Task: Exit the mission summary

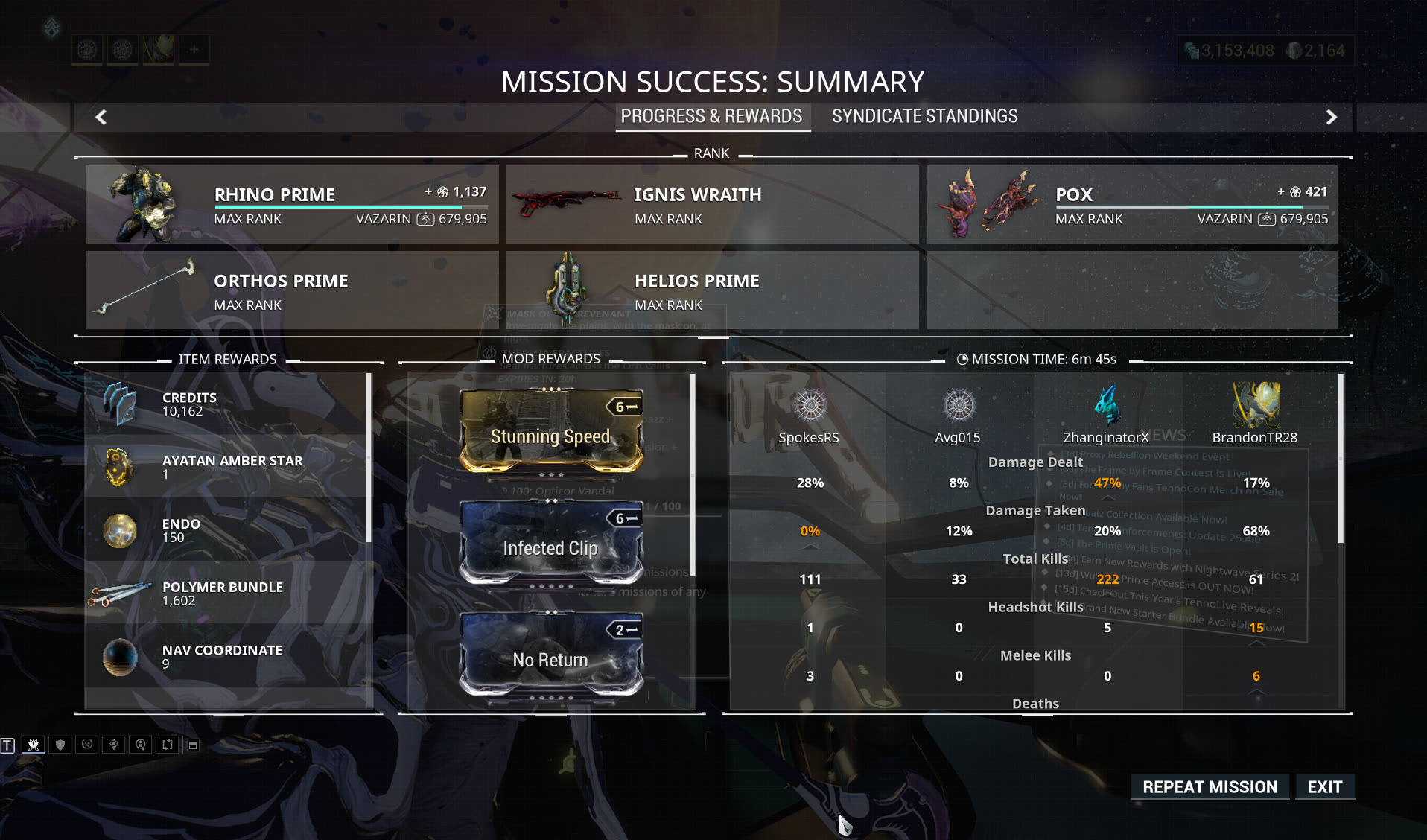Action: (x=1324, y=787)
